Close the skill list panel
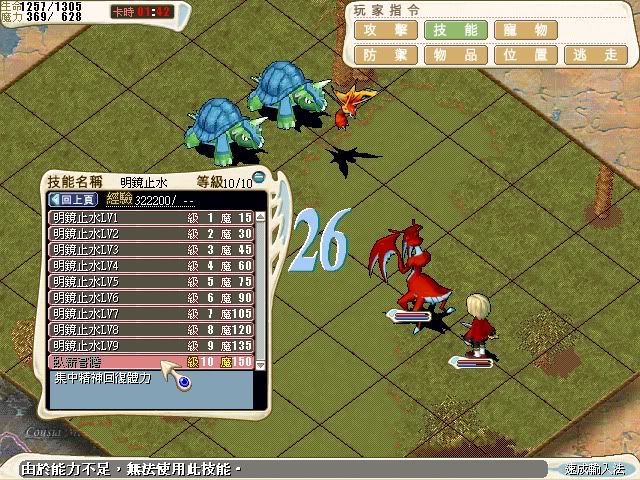 click(x=258, y=179)
